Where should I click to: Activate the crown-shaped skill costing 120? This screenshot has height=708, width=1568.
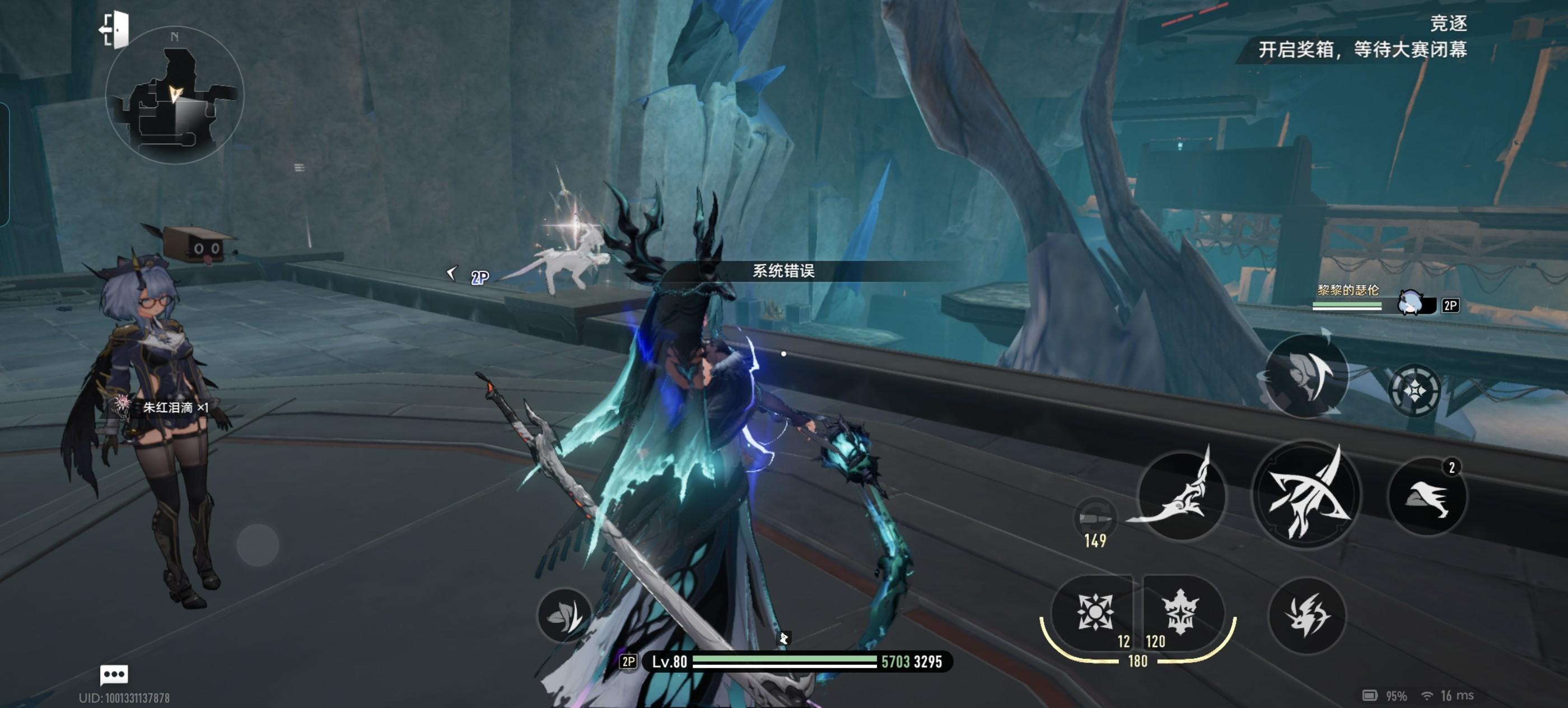point(1180,612)
